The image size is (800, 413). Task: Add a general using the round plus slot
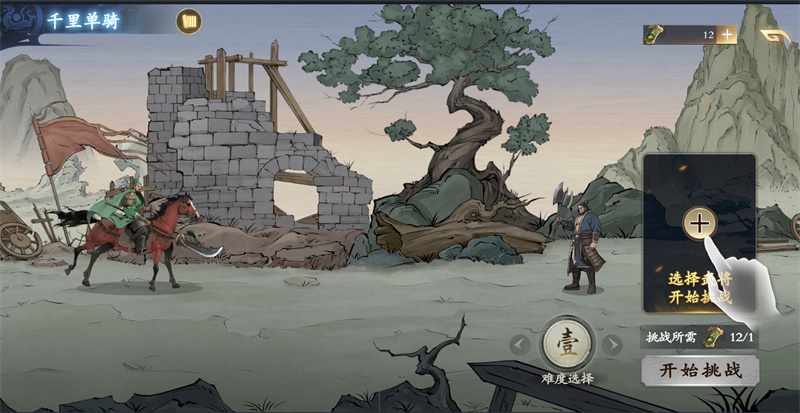pos(698,222)
